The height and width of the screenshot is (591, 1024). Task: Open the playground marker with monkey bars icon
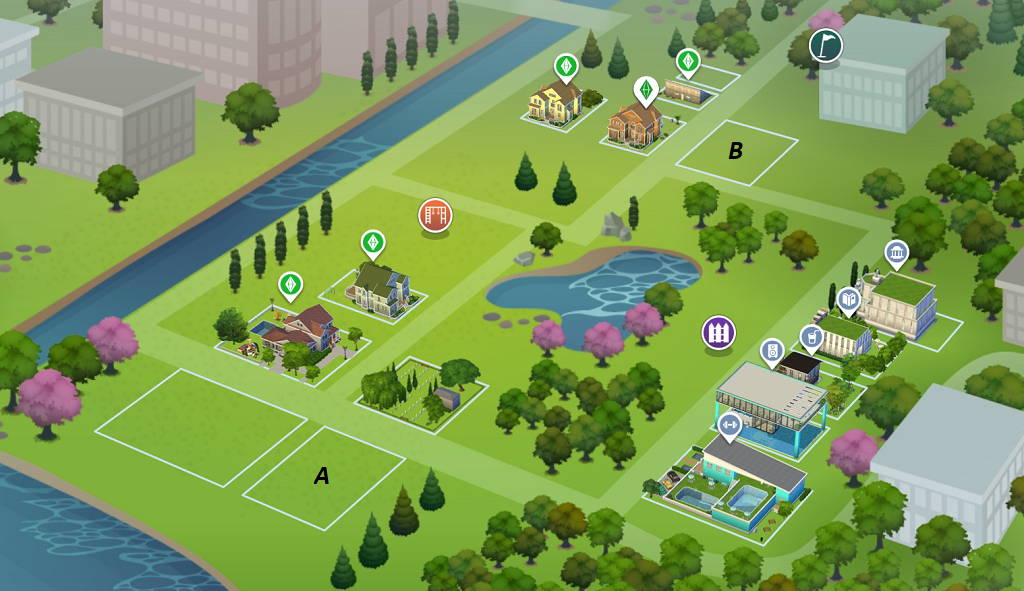tap(435, 215)
